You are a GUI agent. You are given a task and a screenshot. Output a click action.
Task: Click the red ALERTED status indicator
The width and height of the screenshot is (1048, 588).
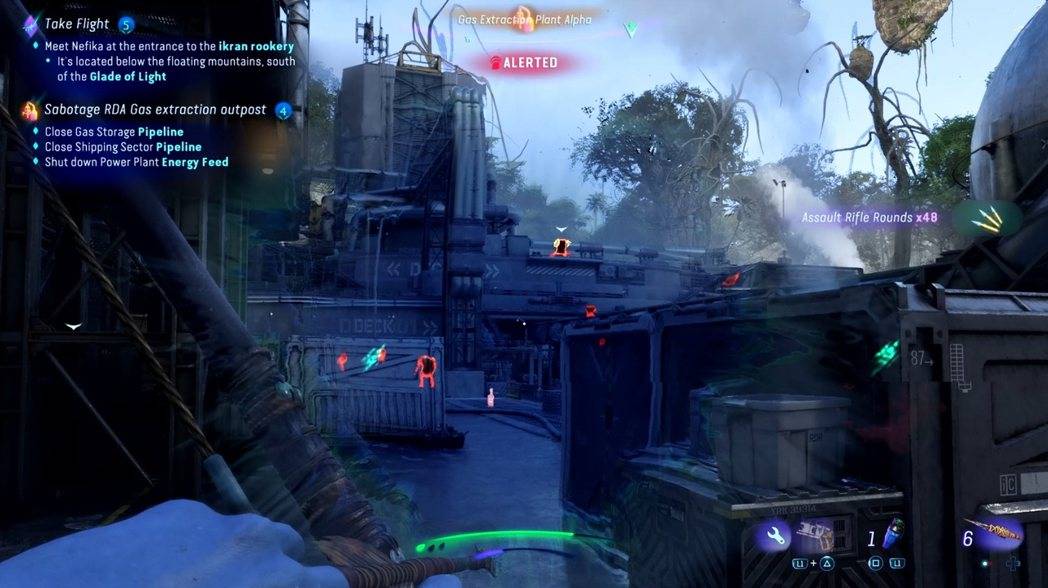[x=524, y=62]
